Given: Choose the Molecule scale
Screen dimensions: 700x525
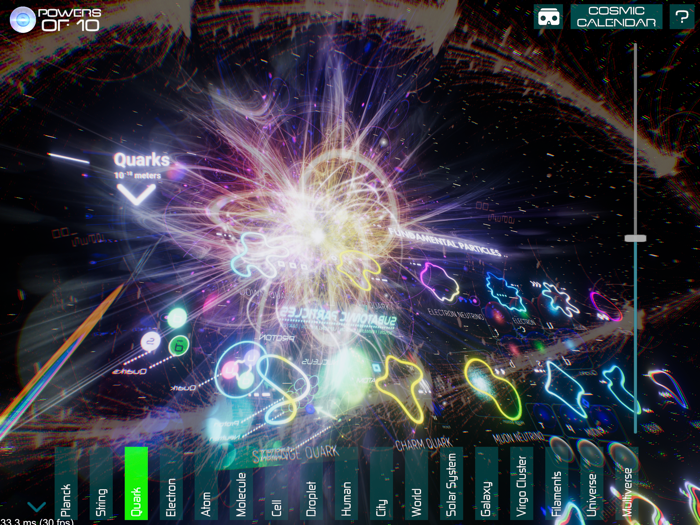Looking at the screenshot, I should click(x=241, y=484).
